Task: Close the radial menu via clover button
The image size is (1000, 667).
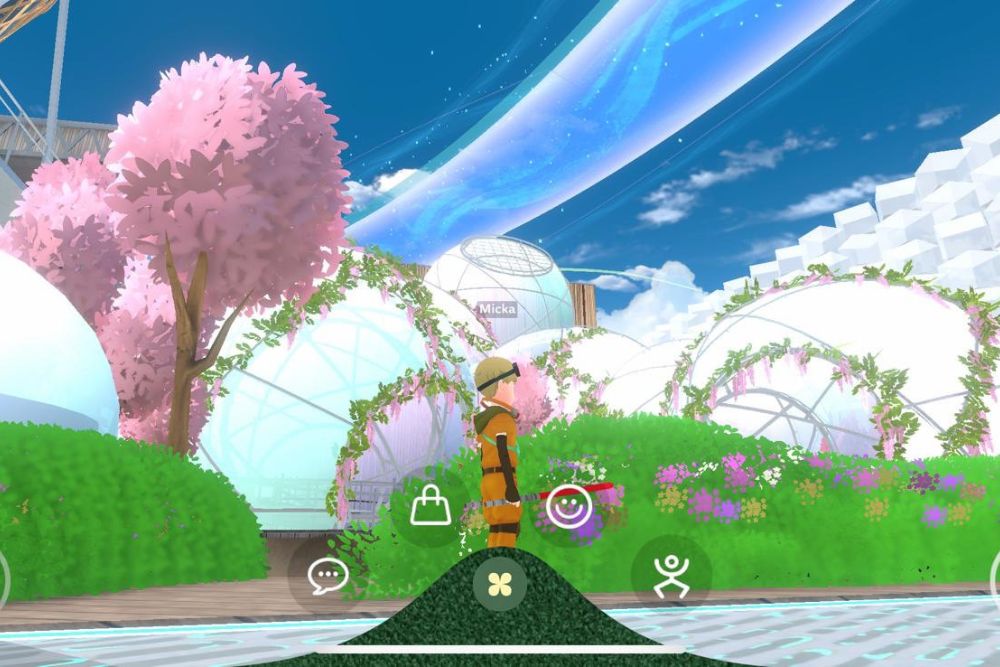Action: 500,583
